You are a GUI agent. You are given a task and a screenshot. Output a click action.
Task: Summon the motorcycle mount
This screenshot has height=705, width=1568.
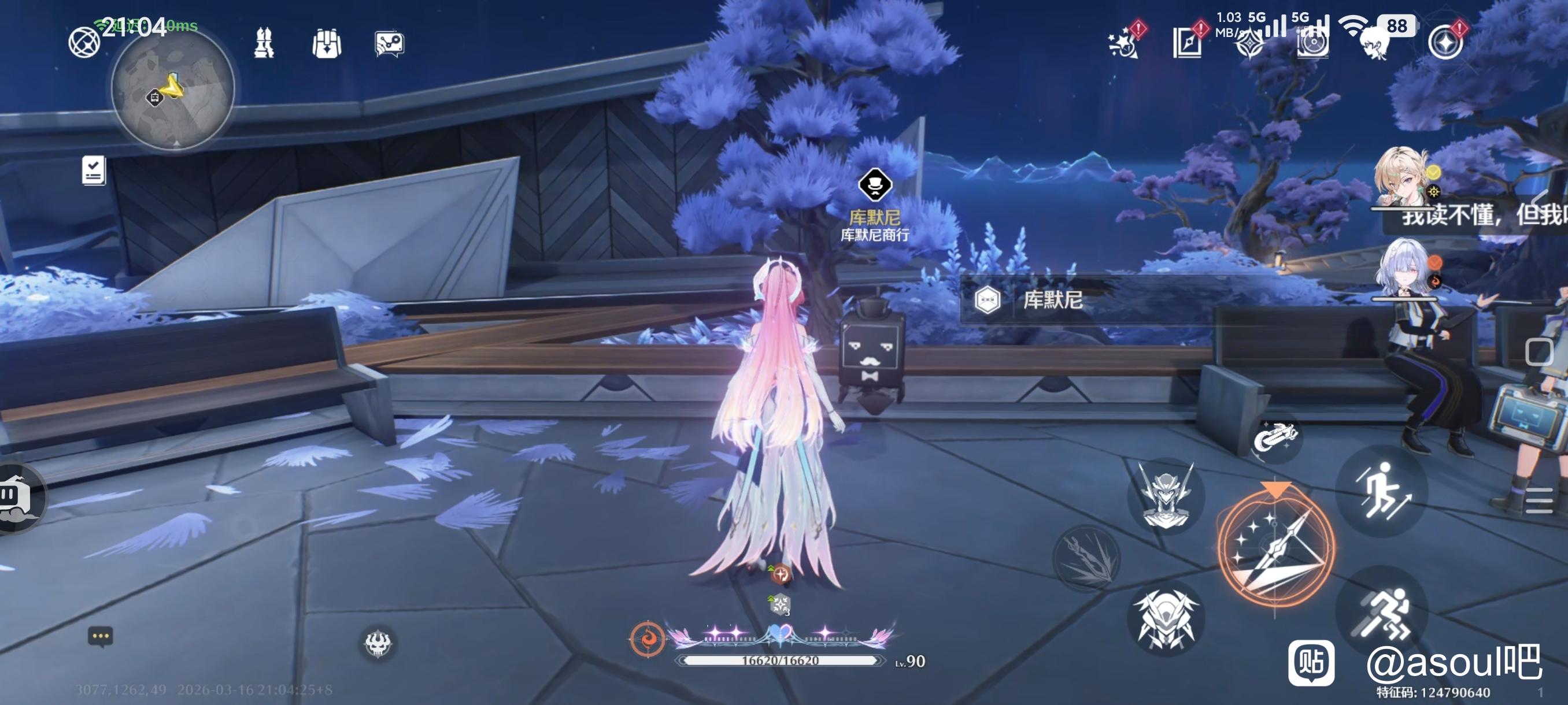[1276, 437]
